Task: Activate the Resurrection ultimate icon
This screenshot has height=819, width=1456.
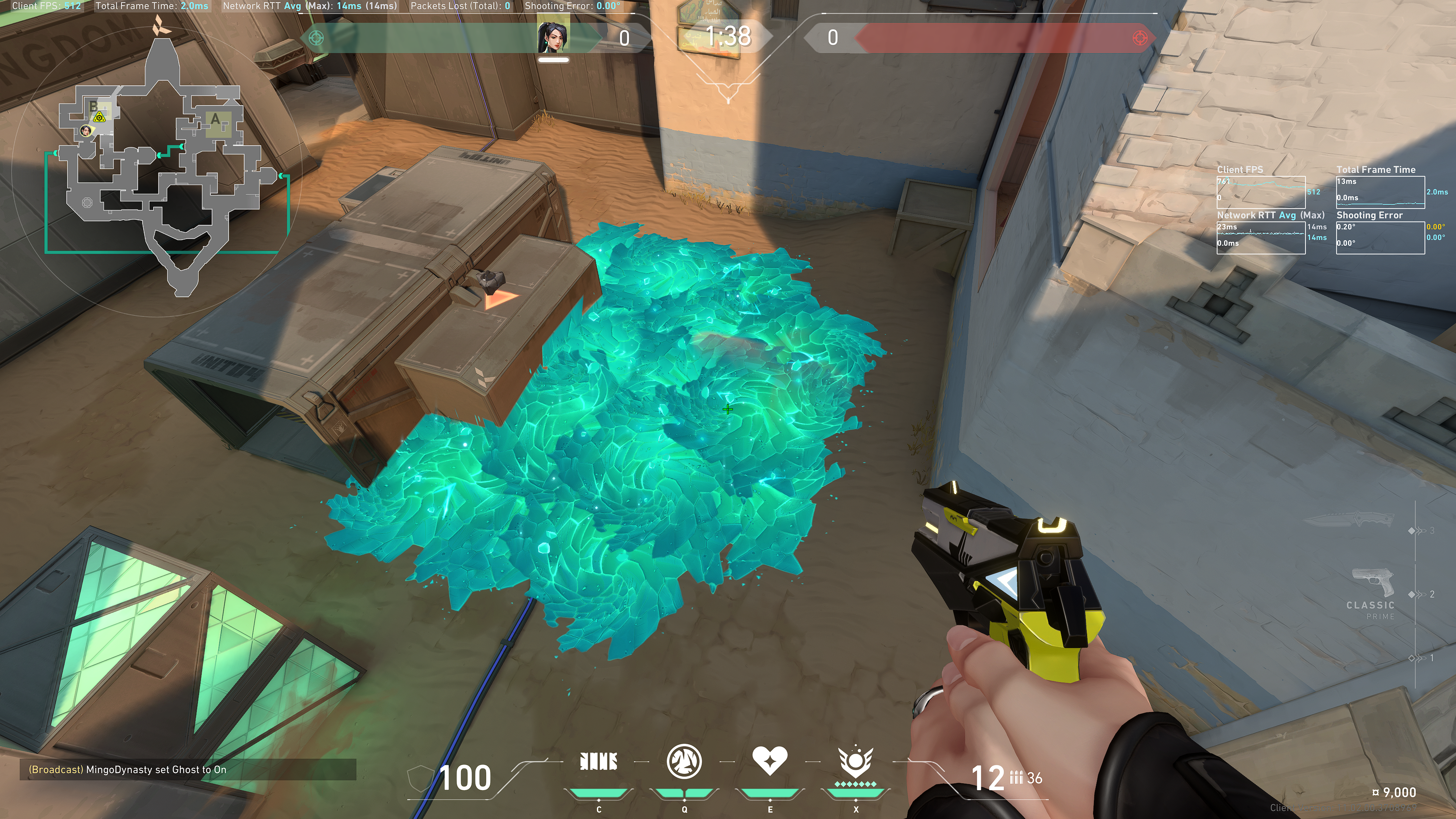Action: (855, 761)
